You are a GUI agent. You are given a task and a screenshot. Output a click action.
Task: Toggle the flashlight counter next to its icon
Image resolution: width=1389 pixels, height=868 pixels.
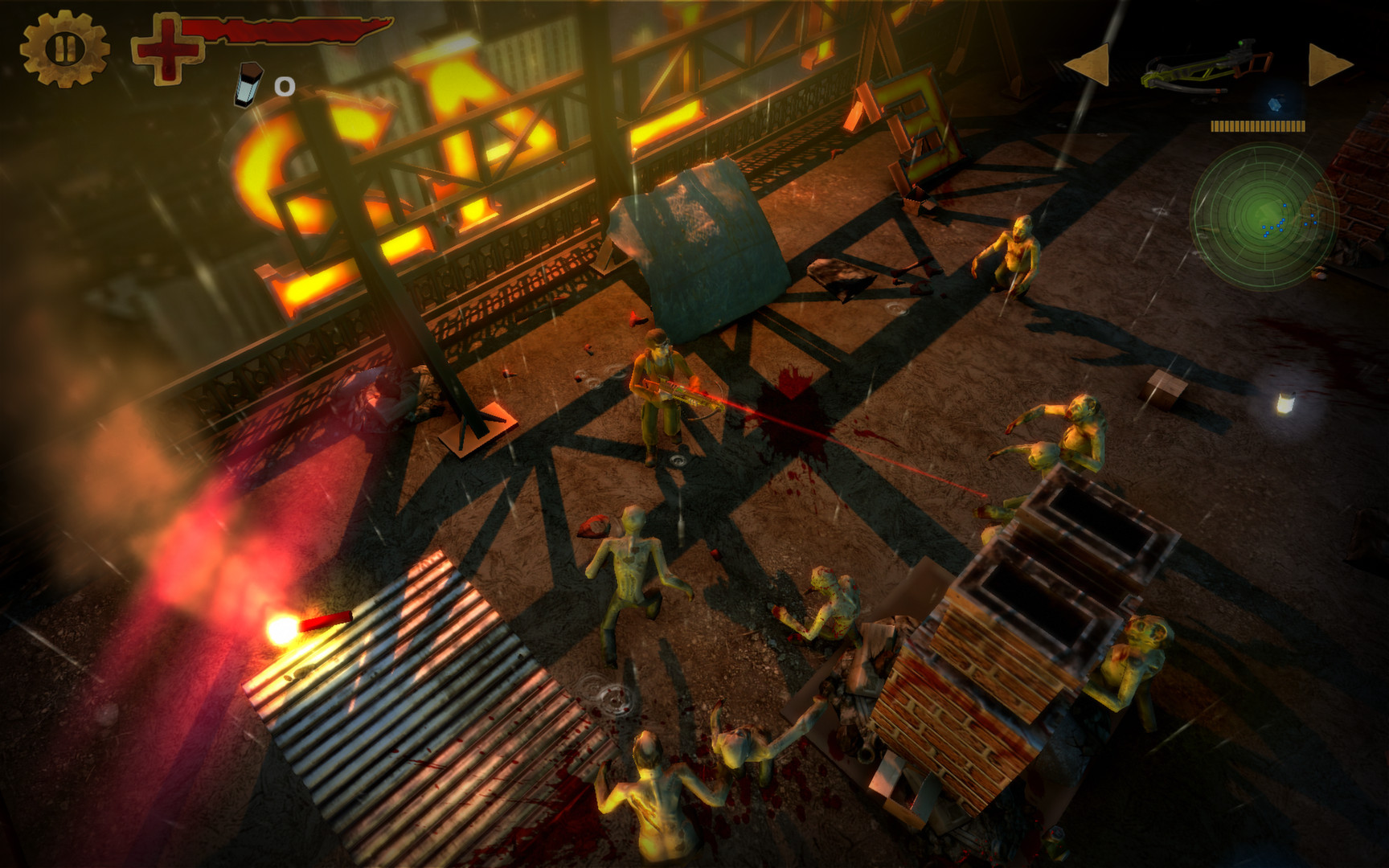(x=283, y=84)
